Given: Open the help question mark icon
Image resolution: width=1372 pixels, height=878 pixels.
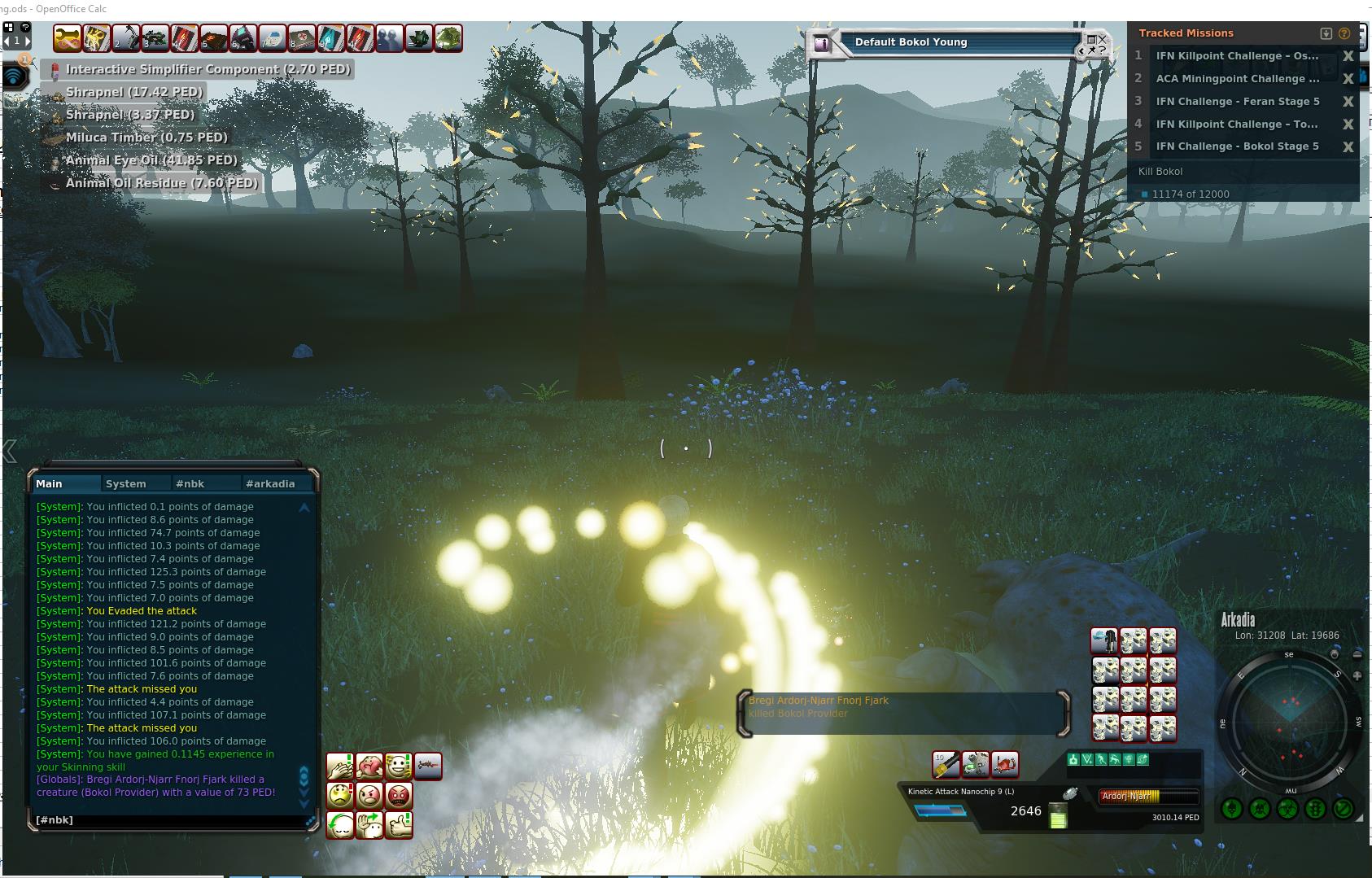Looking at the screenshot, I should point(1344,33).
